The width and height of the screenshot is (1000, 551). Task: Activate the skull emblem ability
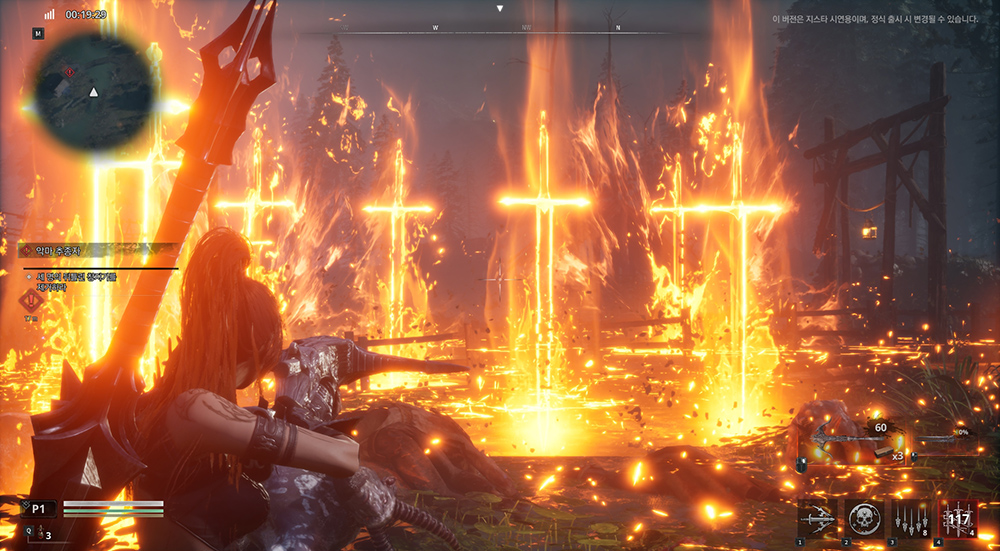click(862, 520)
